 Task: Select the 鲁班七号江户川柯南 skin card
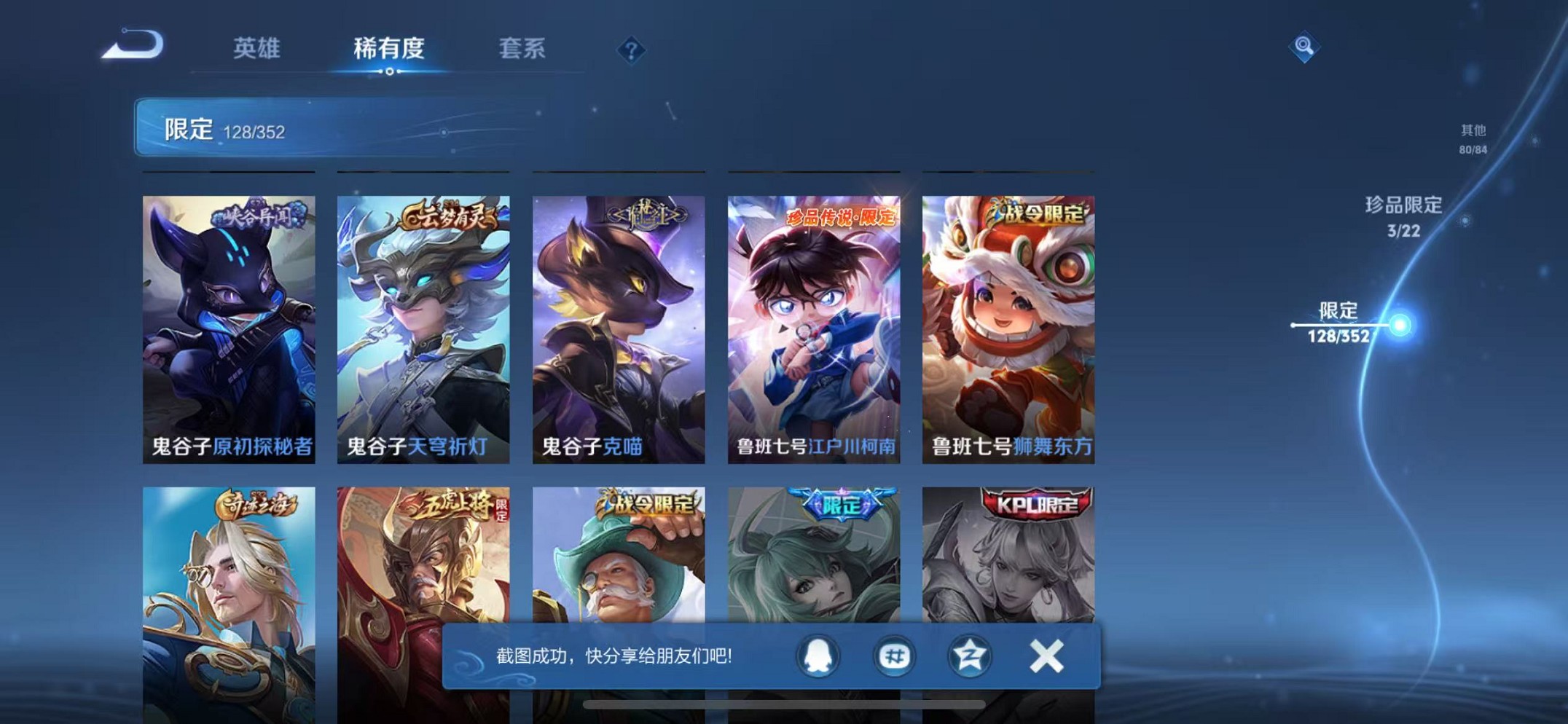(812, 320)
